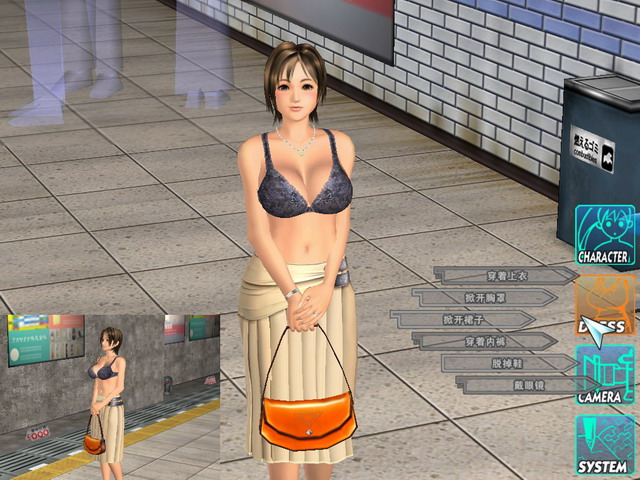The image size is (640, 480).
Task: Open the SYSTEM menu
Action: [604, 444]
